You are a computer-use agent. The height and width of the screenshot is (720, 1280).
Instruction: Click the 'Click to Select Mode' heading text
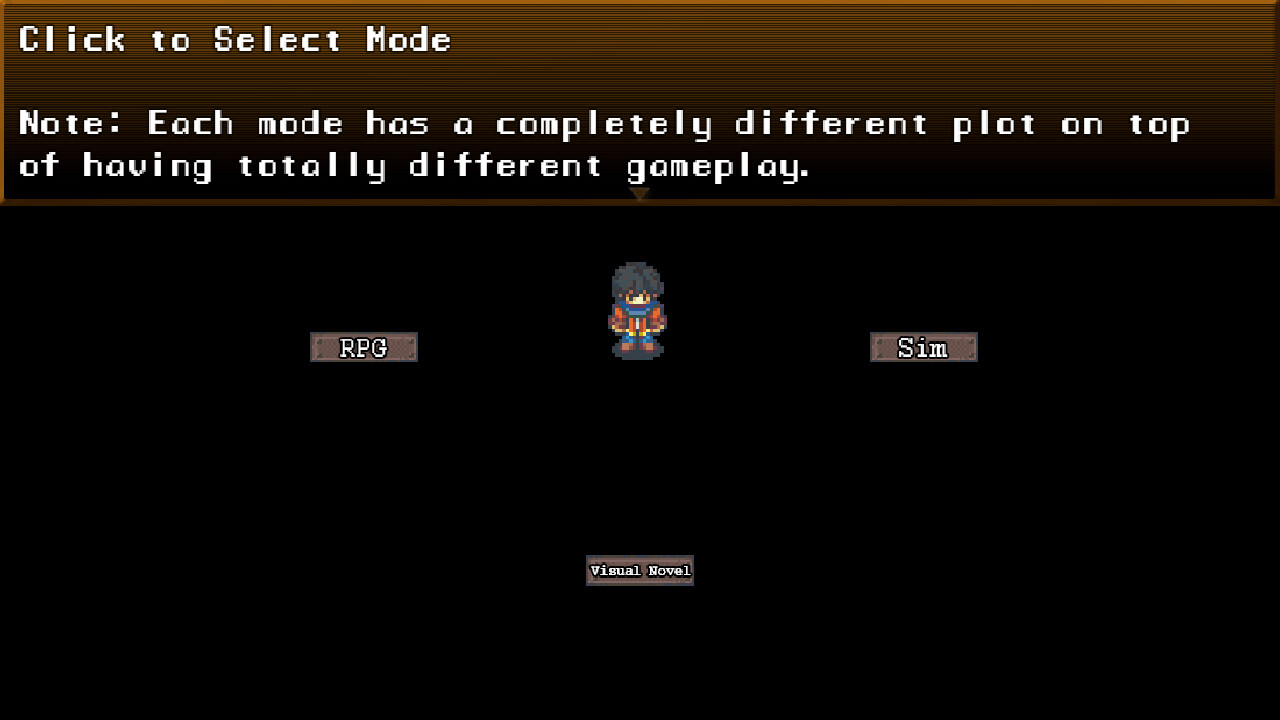235,40
